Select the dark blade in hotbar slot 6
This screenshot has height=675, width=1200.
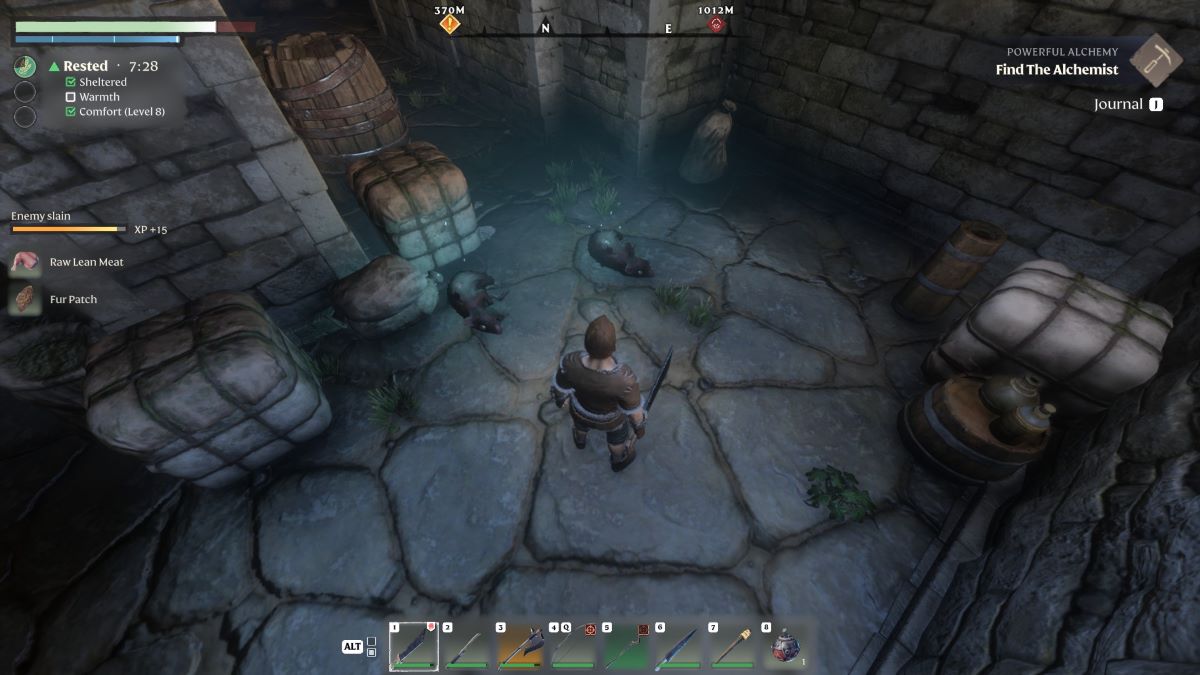pyautogui.click(x=679, y=647)
